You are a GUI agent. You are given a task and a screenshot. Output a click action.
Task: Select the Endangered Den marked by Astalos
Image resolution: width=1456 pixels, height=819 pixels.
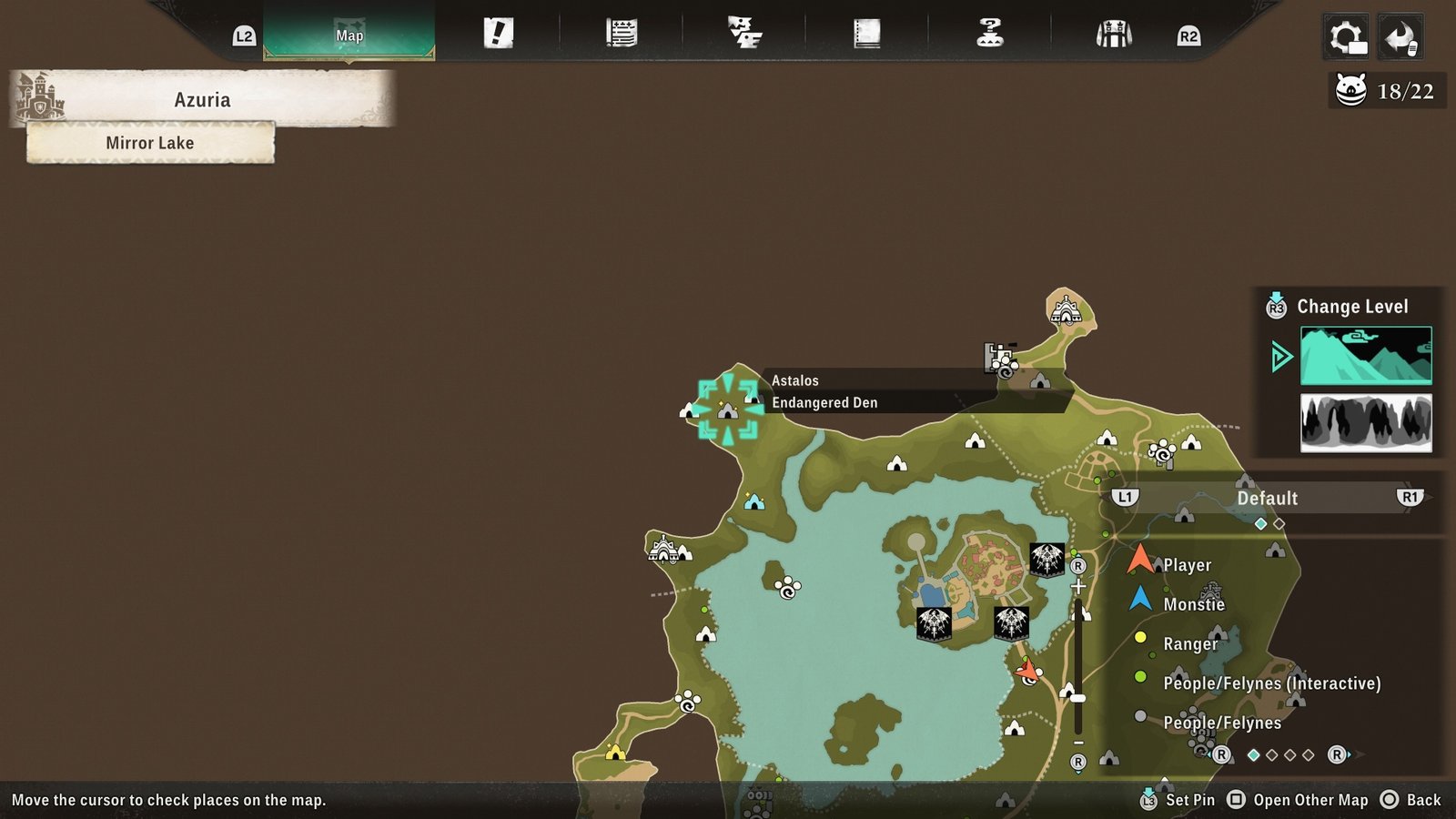coord(728,409)
